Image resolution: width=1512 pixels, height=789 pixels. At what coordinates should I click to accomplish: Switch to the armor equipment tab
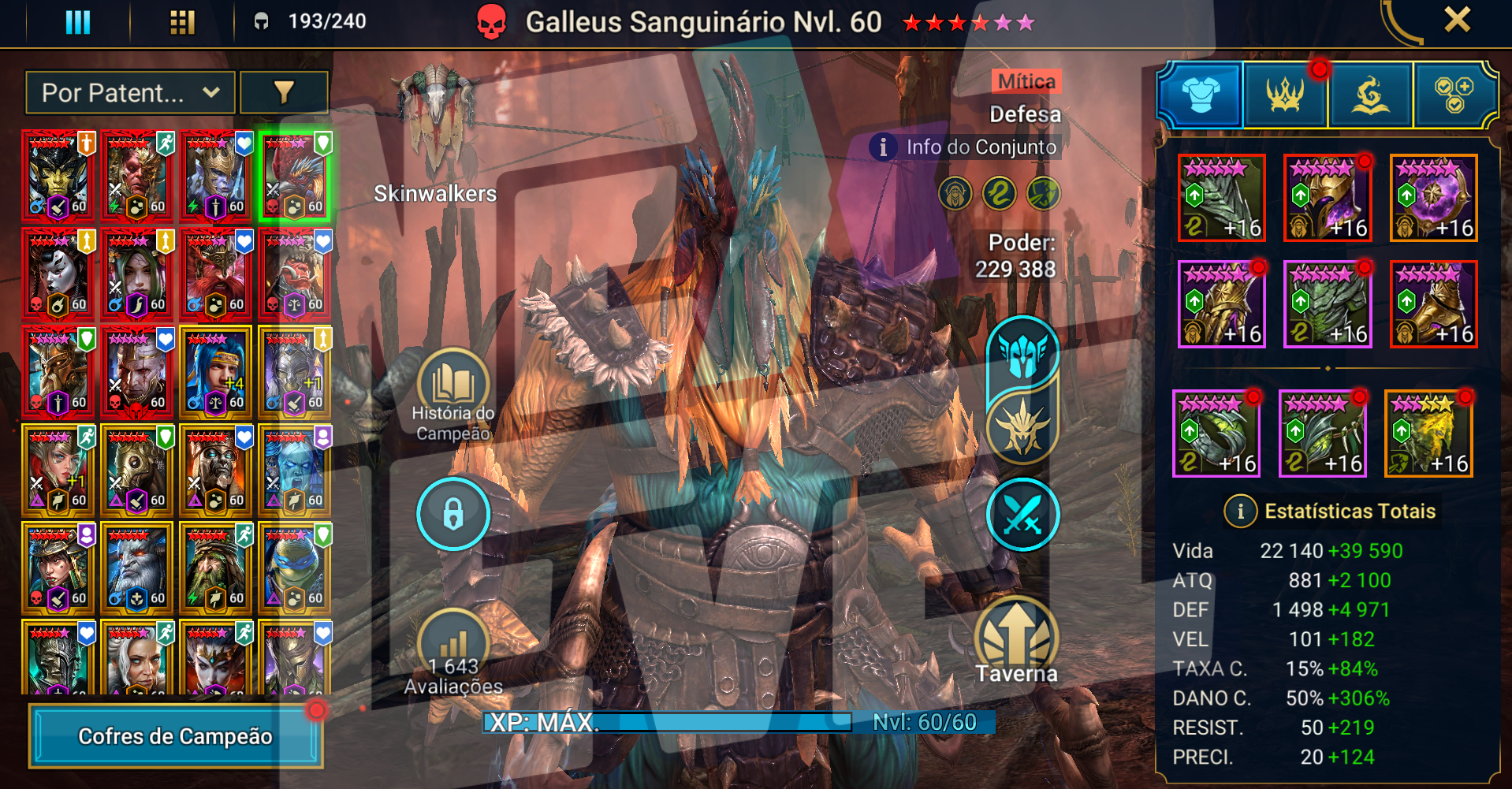coord(1201,95)
